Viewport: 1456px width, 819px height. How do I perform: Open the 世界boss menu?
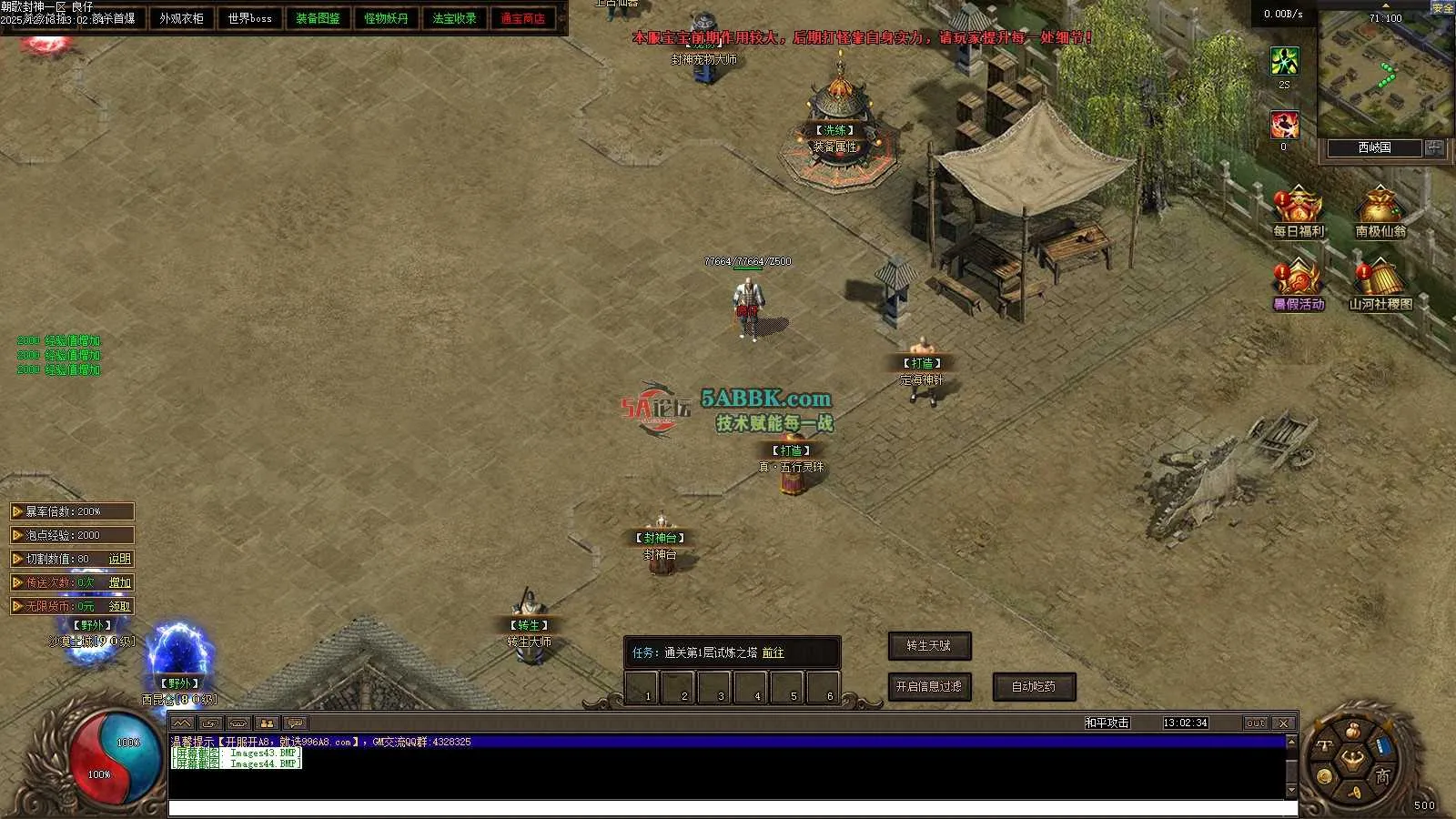click(x=249, y=18)
